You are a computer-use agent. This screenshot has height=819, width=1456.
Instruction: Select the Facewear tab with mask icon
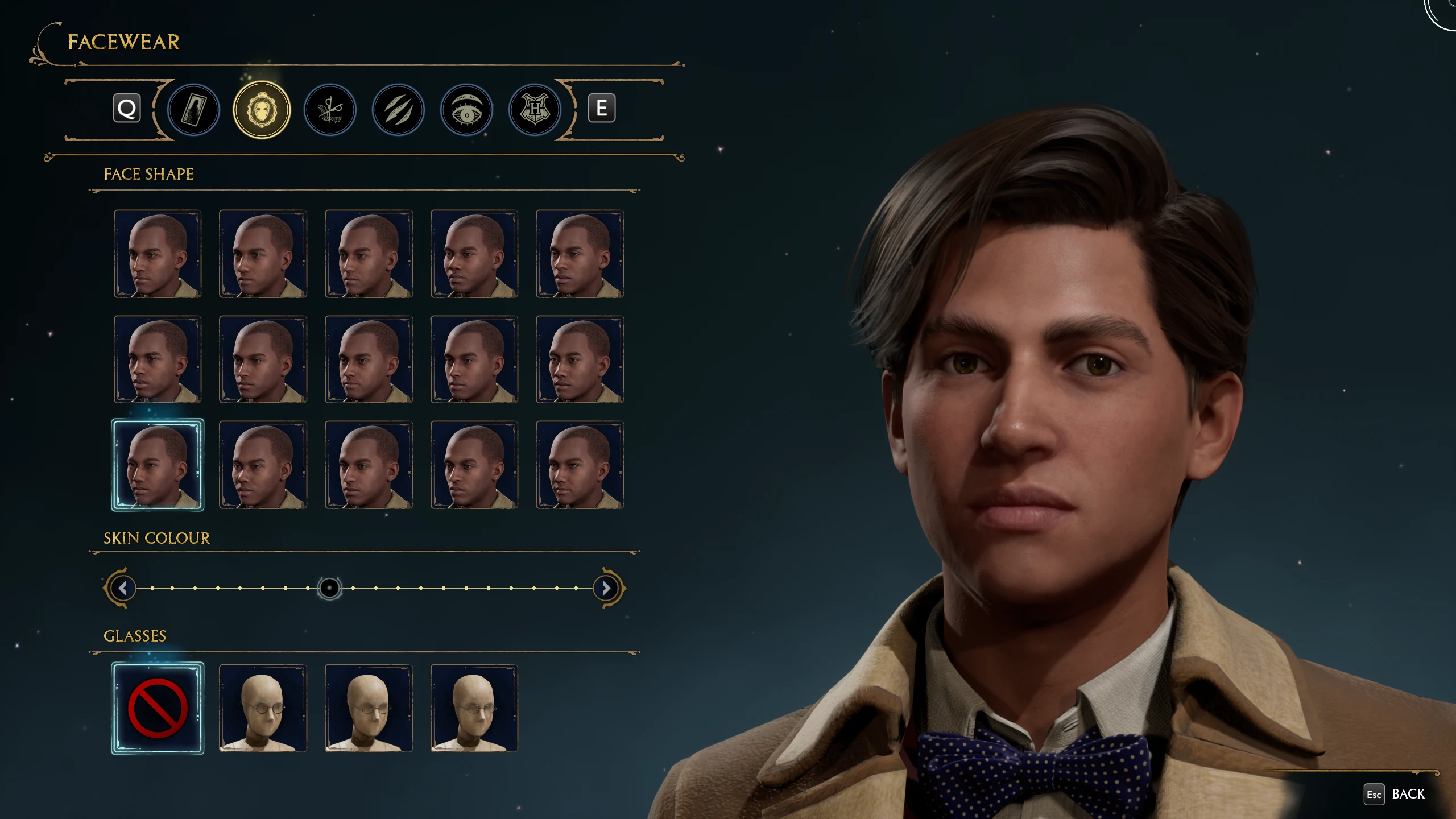tap(262, 110)
